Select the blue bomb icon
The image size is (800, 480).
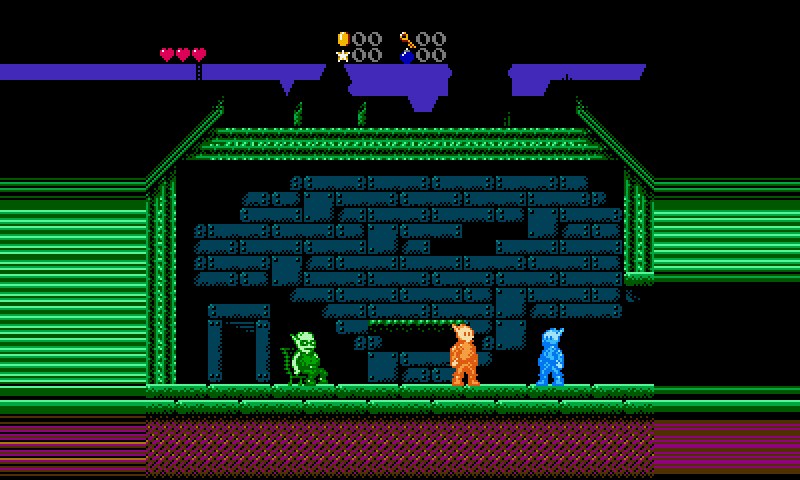pyautogui.click(x=407, y=56)
